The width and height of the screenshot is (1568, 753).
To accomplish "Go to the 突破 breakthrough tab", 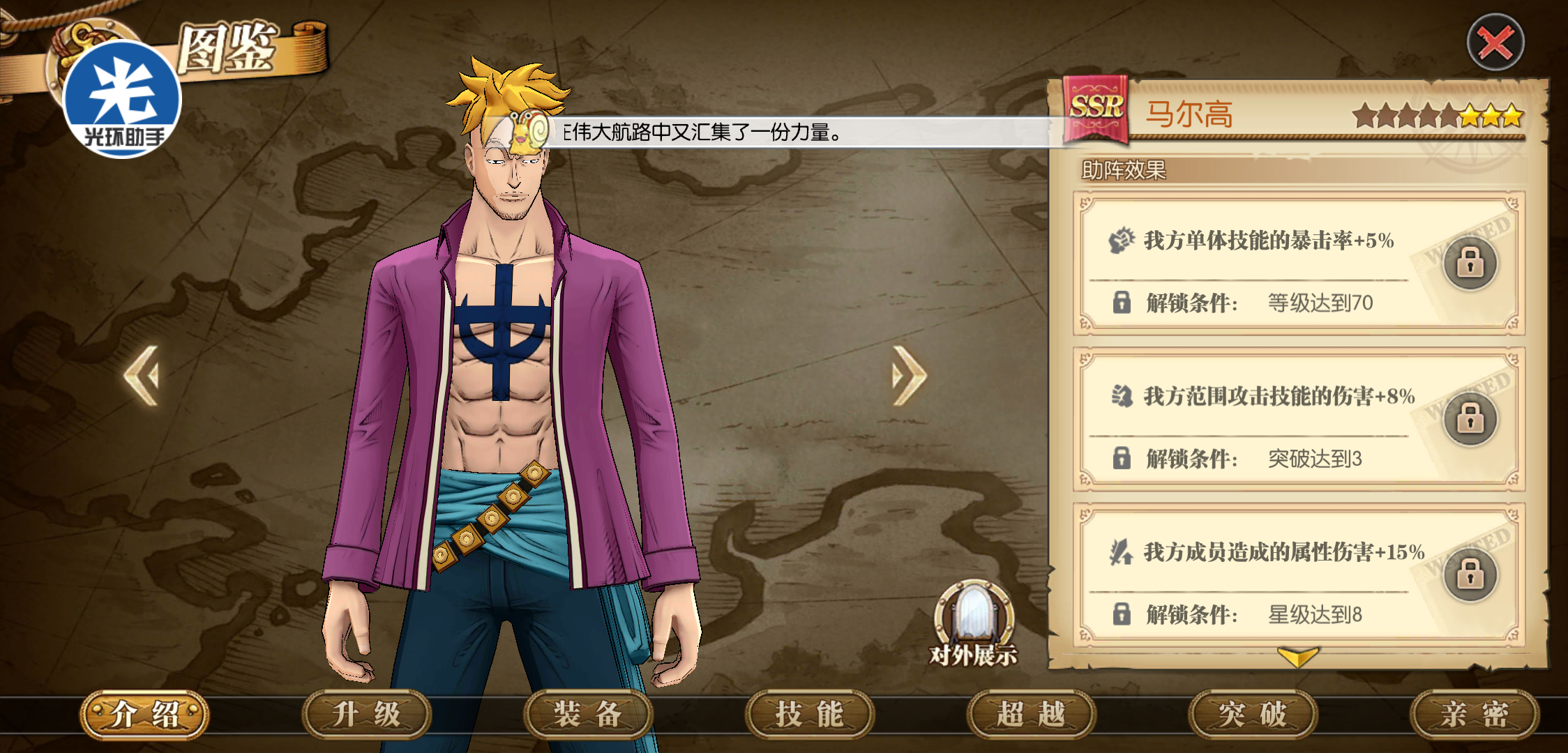I will click(x=1253, y=715).
